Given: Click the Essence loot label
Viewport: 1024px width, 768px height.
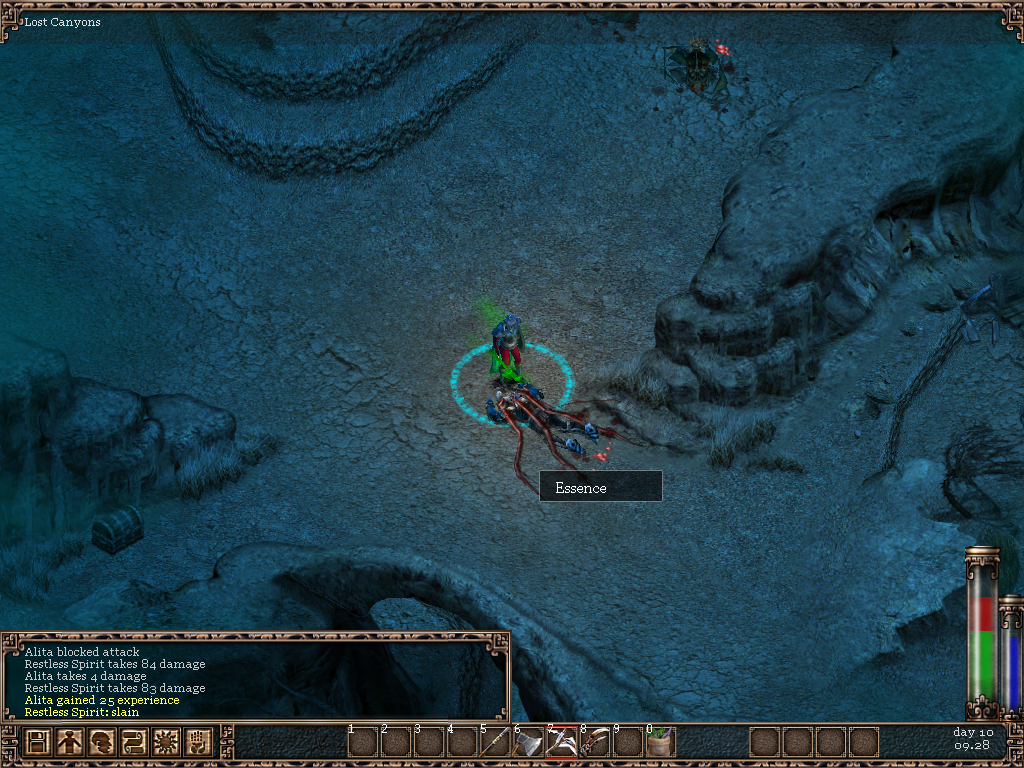Looking at the screenshot, I should point(600,487).
